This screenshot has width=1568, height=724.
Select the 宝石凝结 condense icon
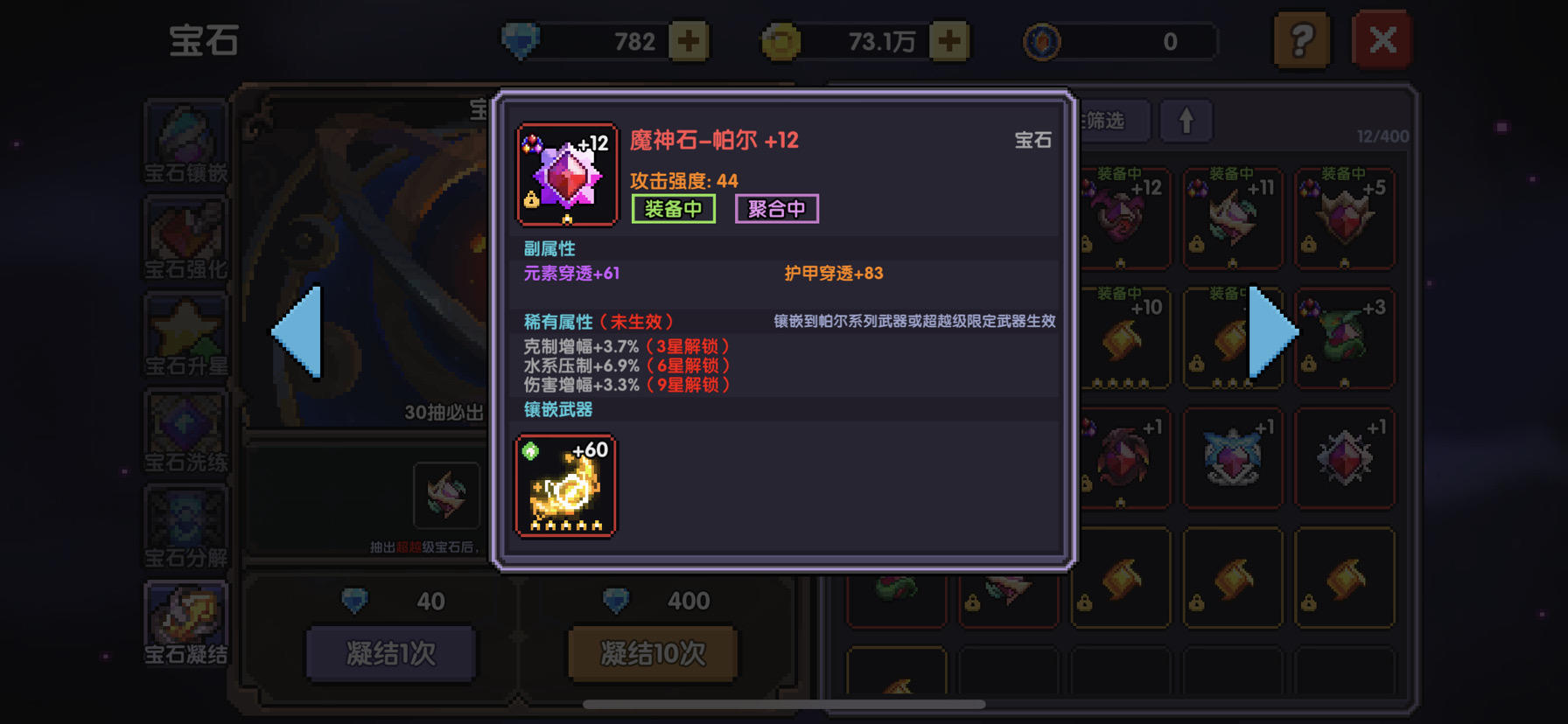coord(185,621)
